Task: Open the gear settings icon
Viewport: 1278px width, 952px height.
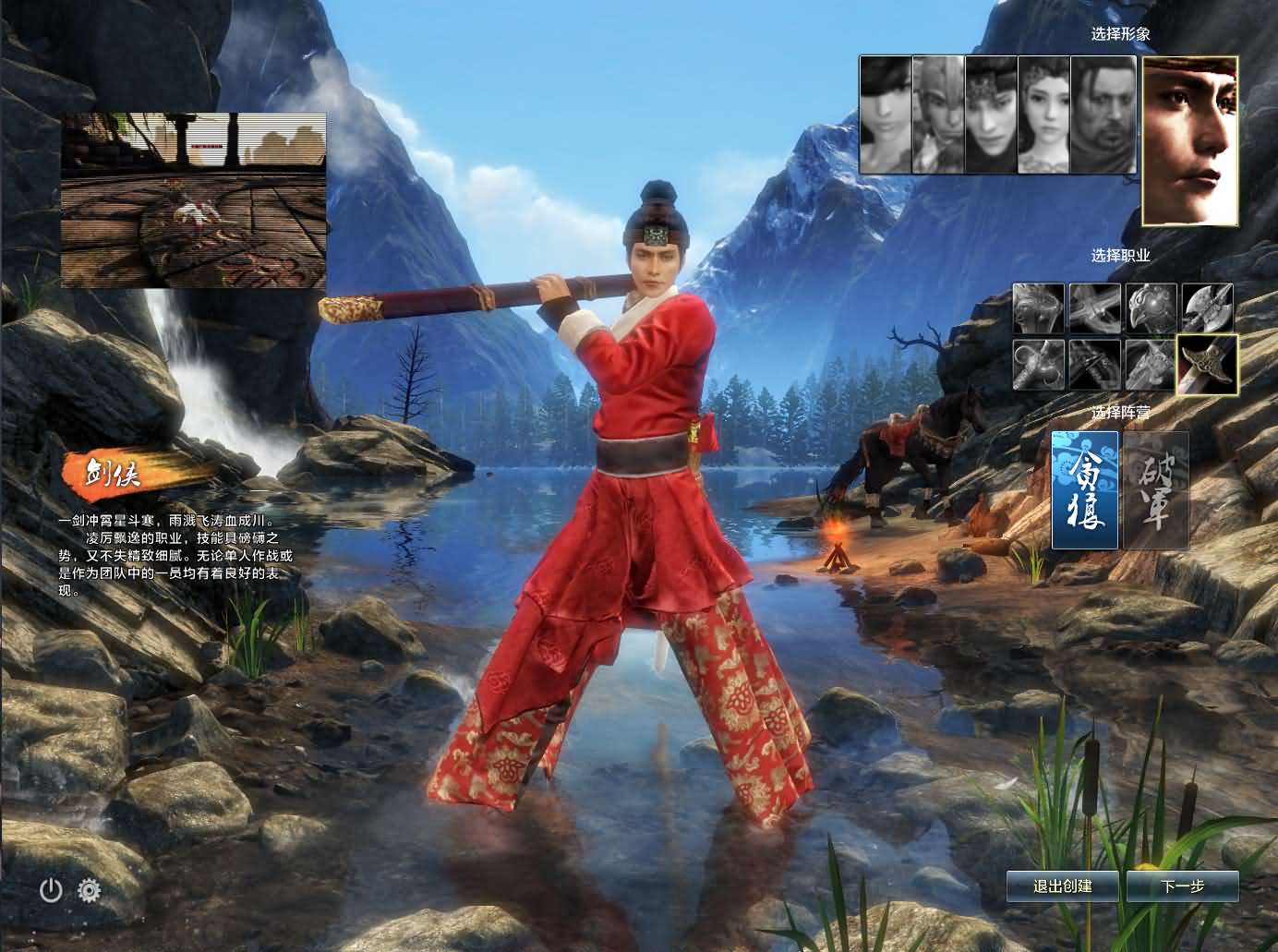Action: pos(89,890)
